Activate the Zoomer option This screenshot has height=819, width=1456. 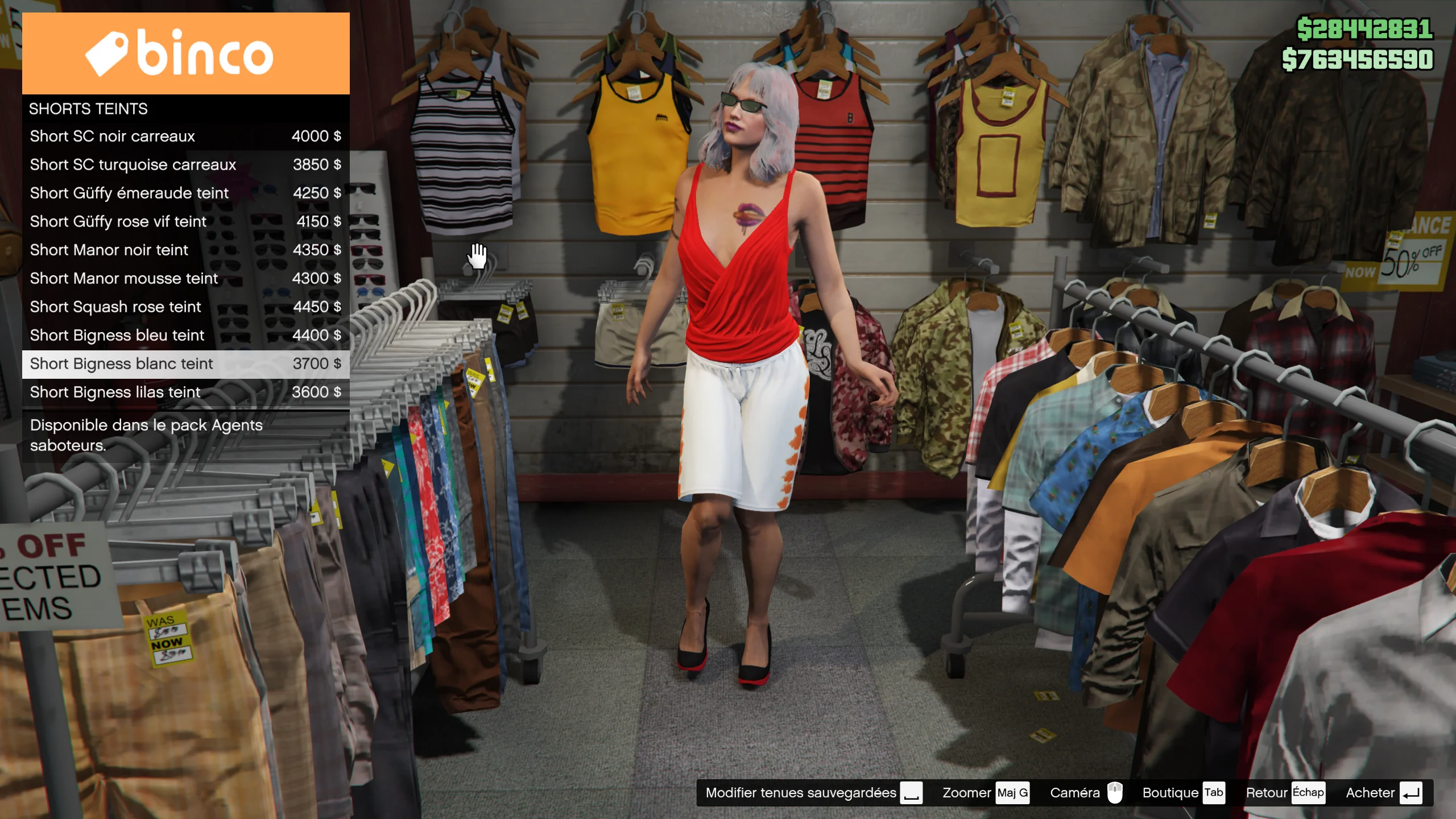click(985, 793)
